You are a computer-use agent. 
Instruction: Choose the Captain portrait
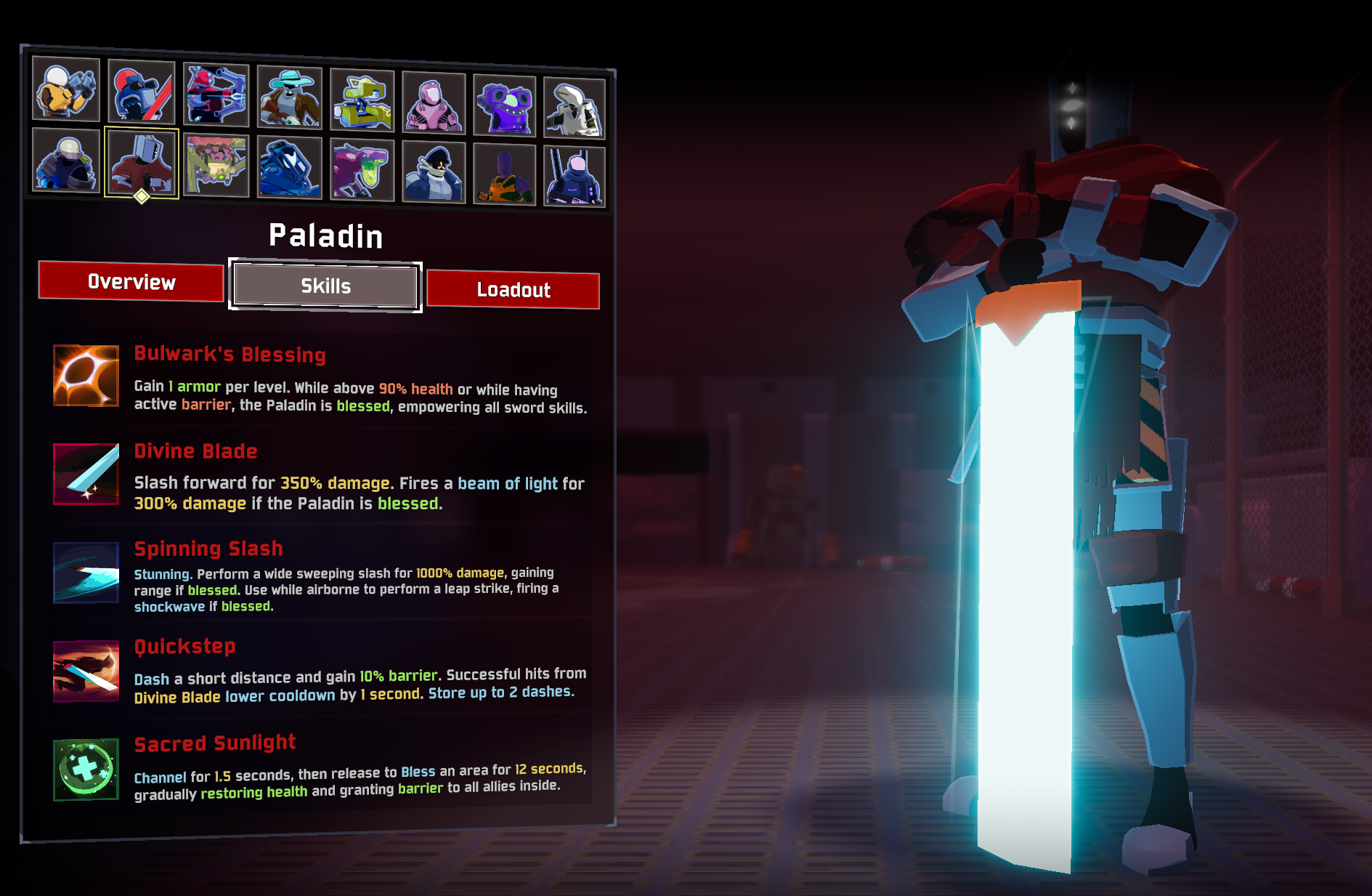(x=434, y=172)
